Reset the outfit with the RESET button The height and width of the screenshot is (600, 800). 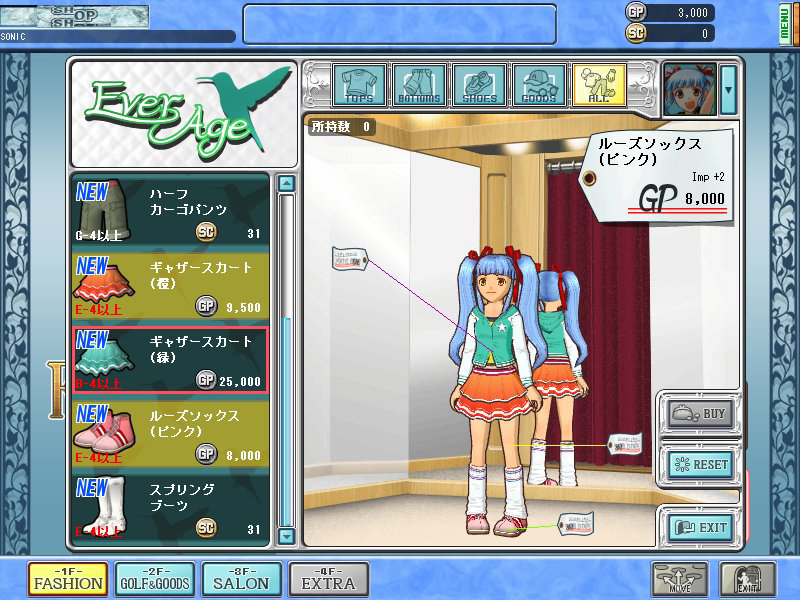tap(702, 465)
